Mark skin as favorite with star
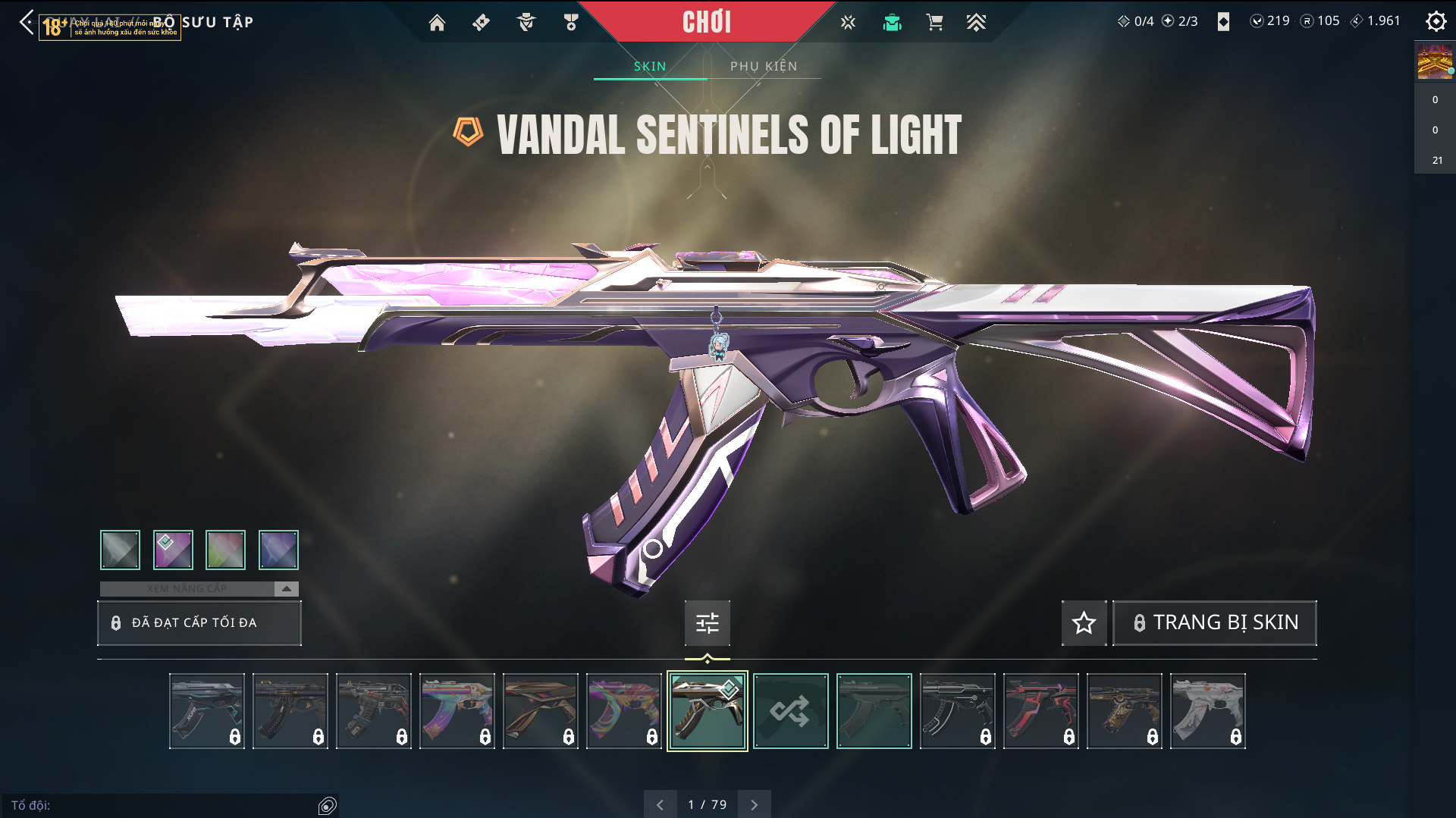The height and width of the screenshot is (818, 1456). [x=1084, y=622]
